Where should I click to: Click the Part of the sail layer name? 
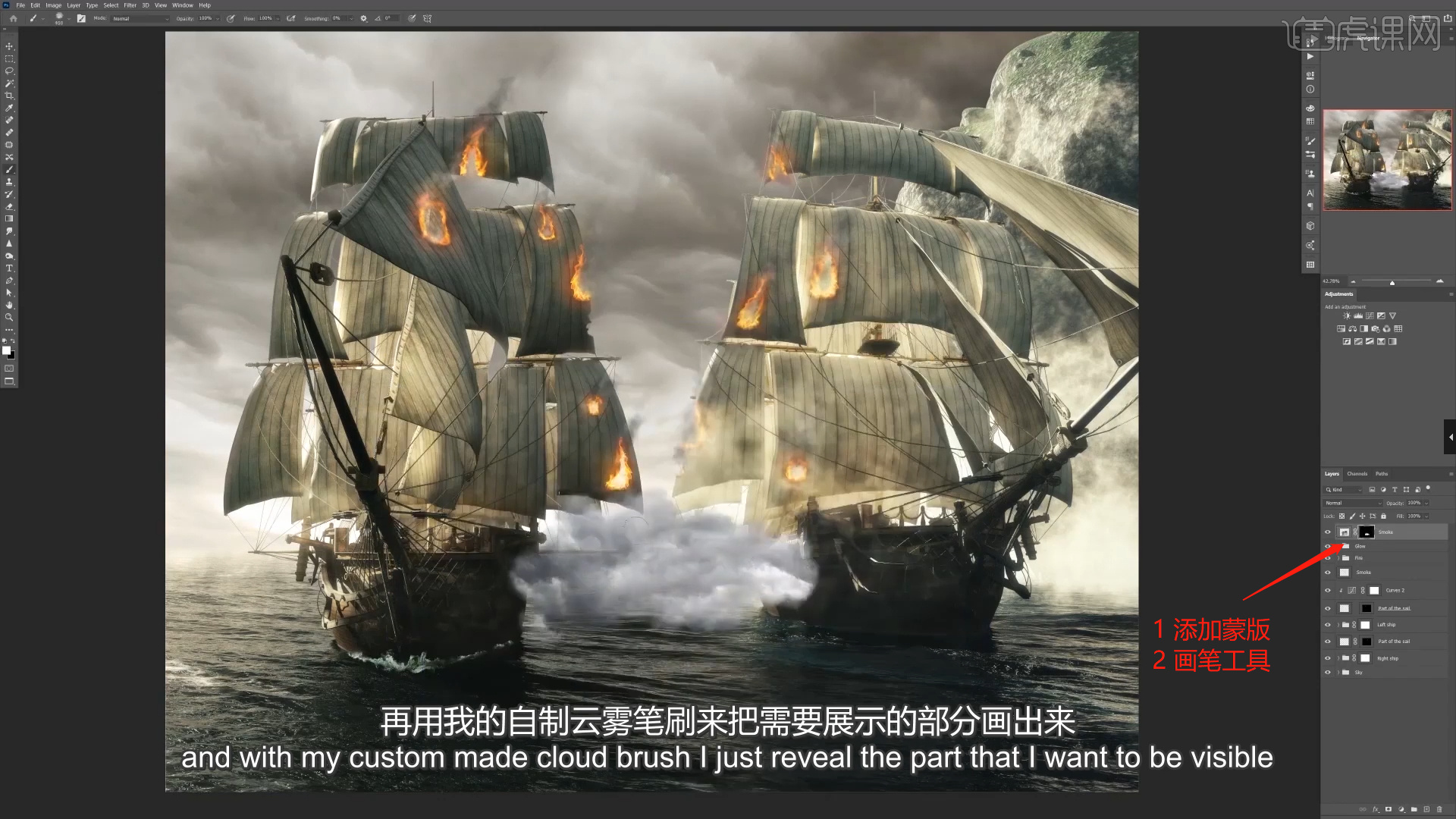pos(1395,608)
